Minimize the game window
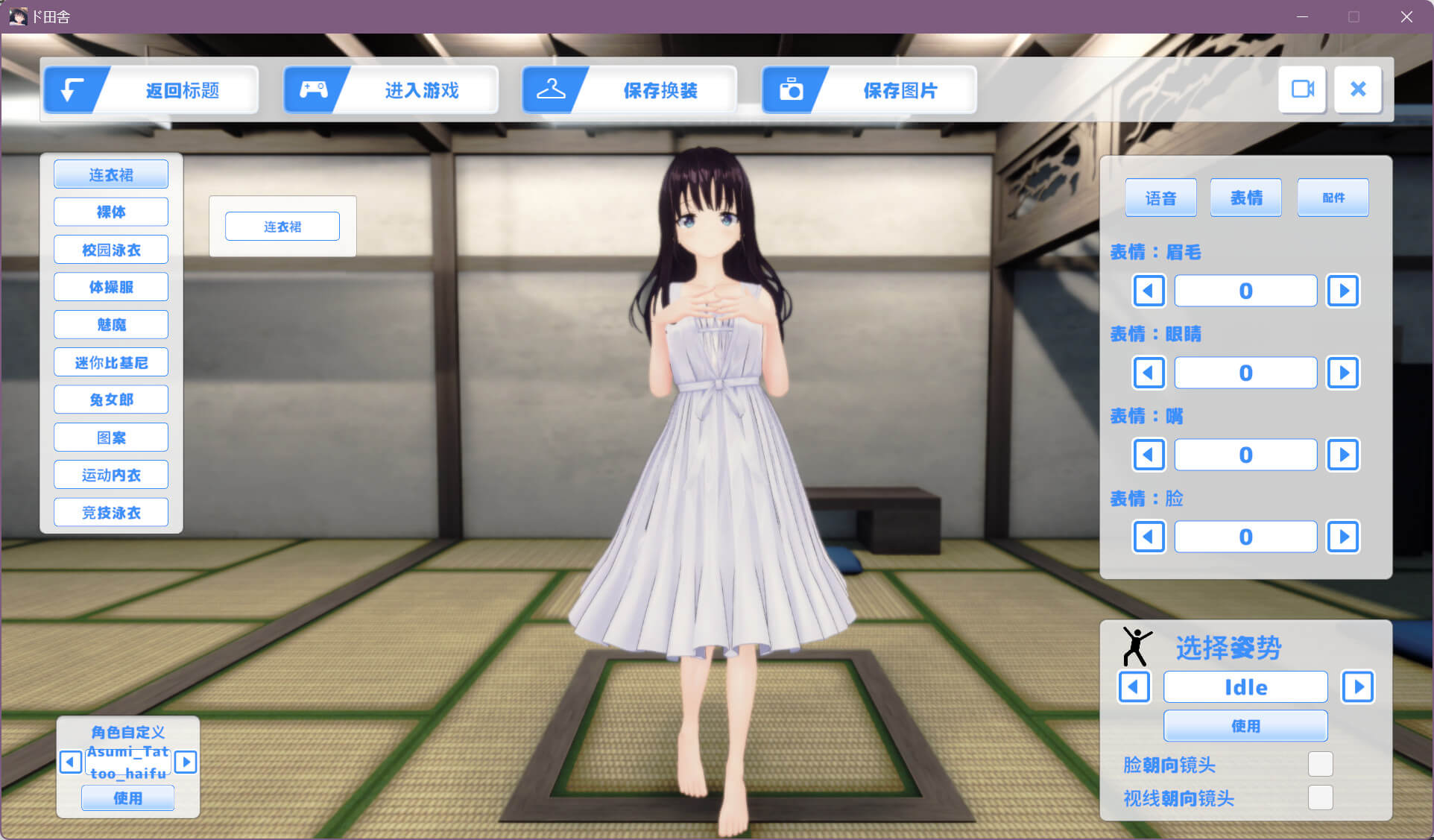 (1302, 16)
